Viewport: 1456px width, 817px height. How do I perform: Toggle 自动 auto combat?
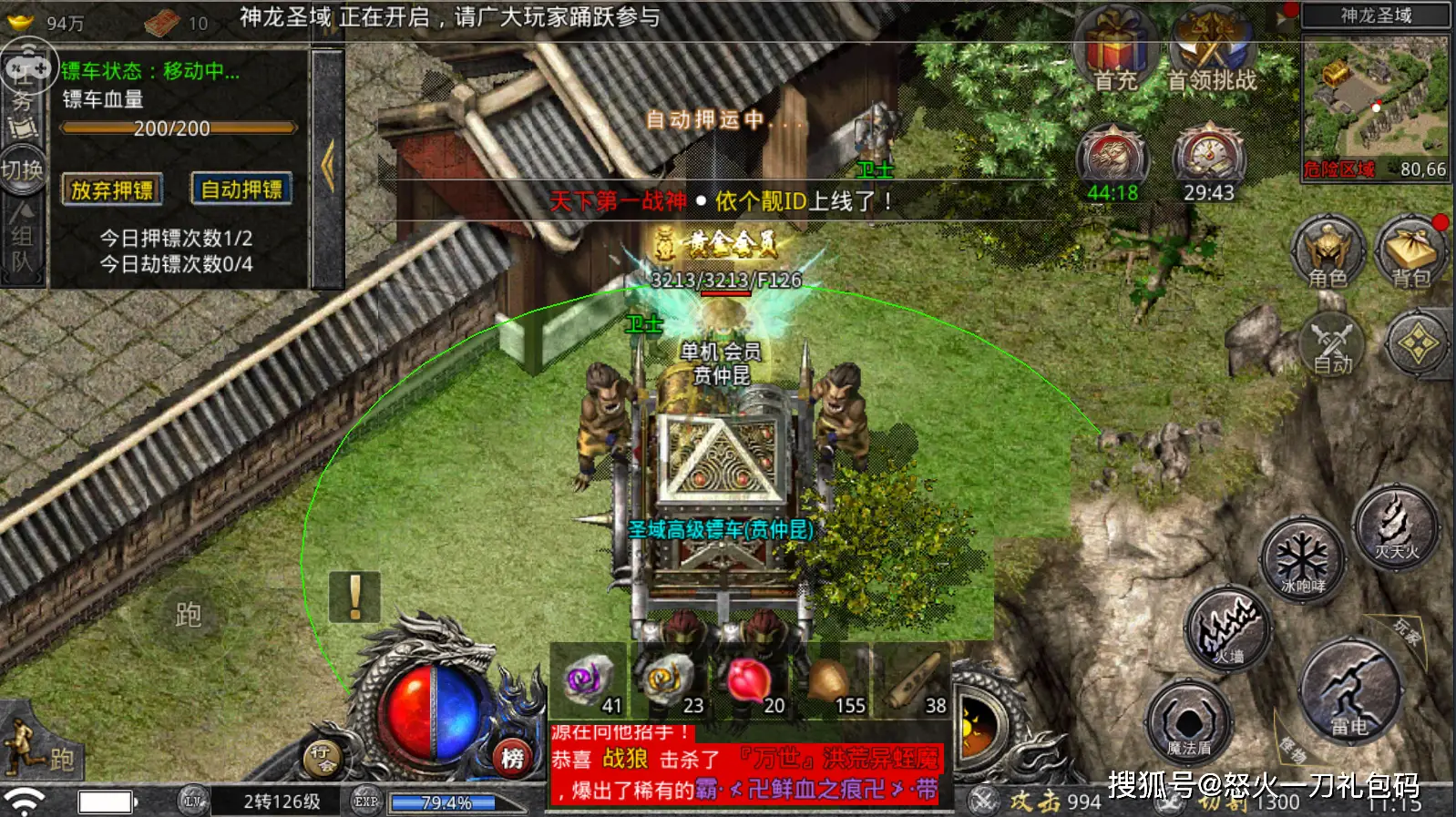(1332, 346)
